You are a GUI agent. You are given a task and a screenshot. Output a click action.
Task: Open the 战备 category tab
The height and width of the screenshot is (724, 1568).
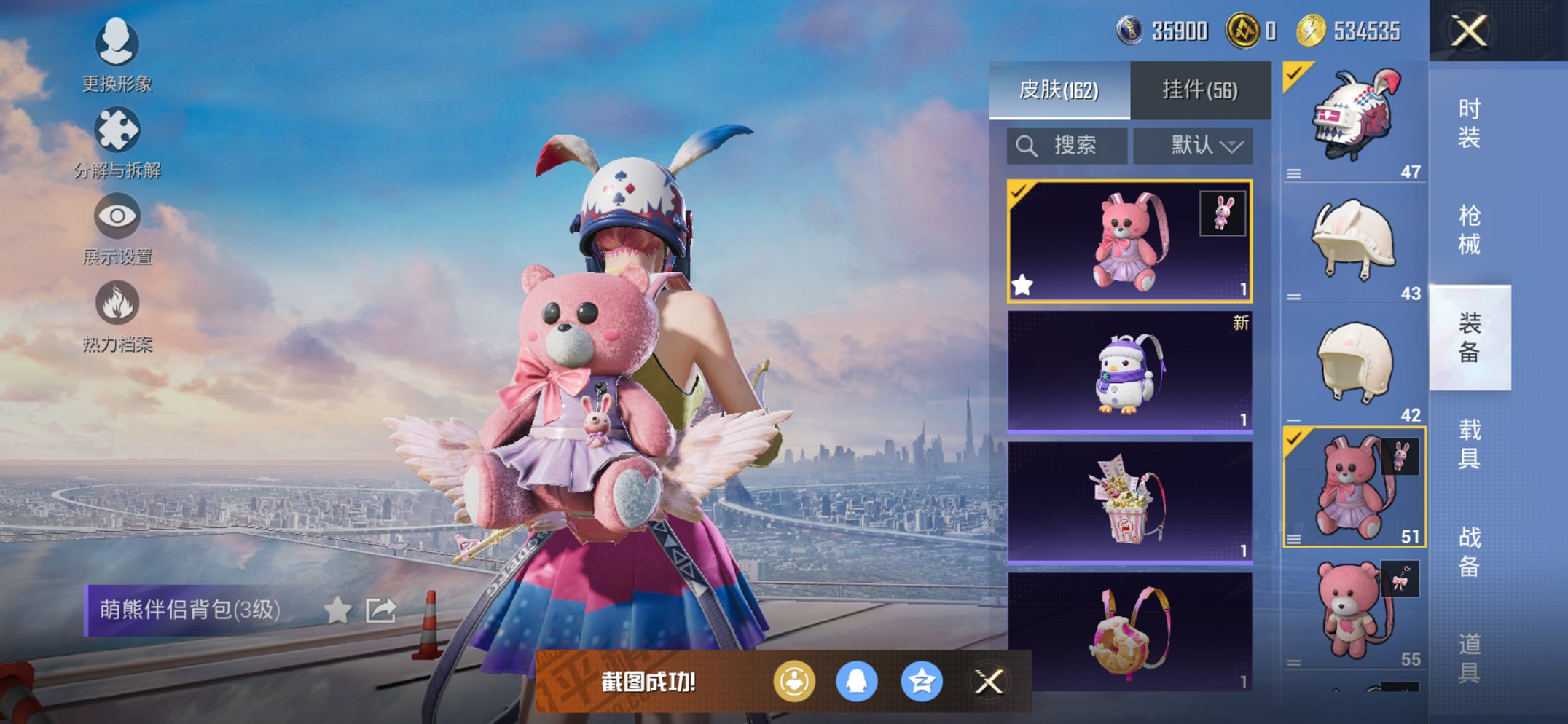point(1469,551)
